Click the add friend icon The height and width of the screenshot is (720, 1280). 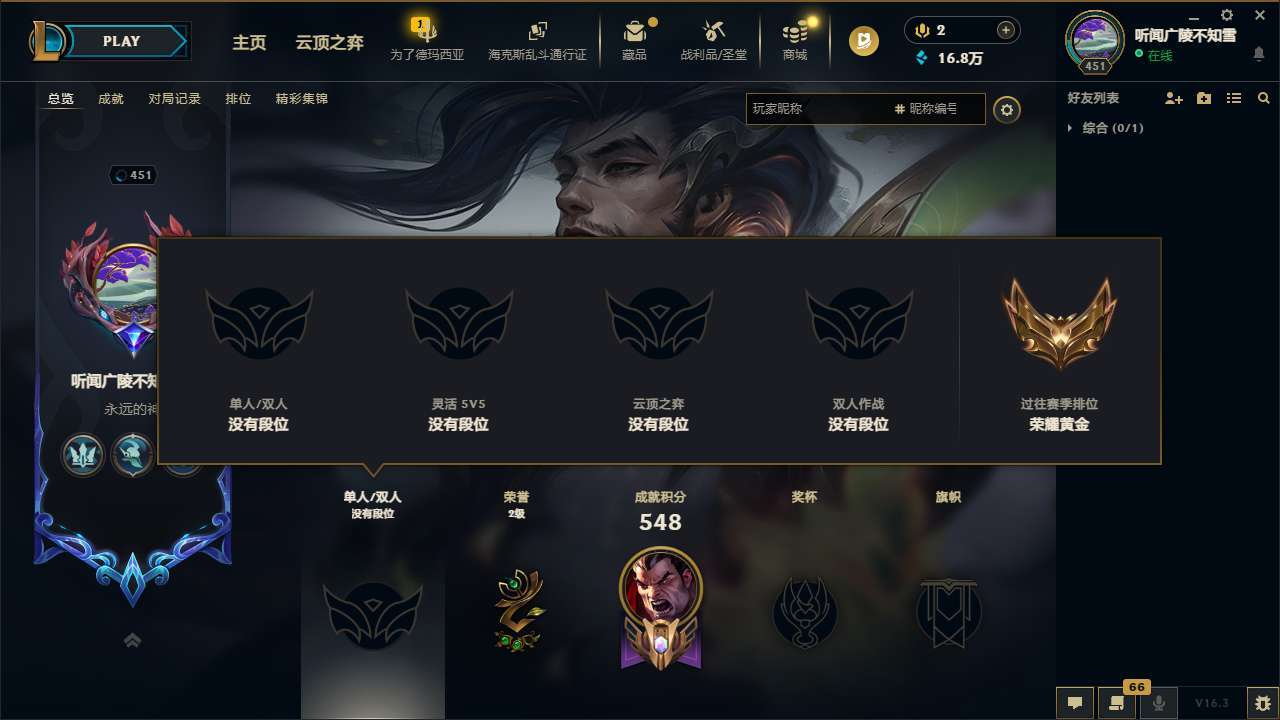(1171, 98)
